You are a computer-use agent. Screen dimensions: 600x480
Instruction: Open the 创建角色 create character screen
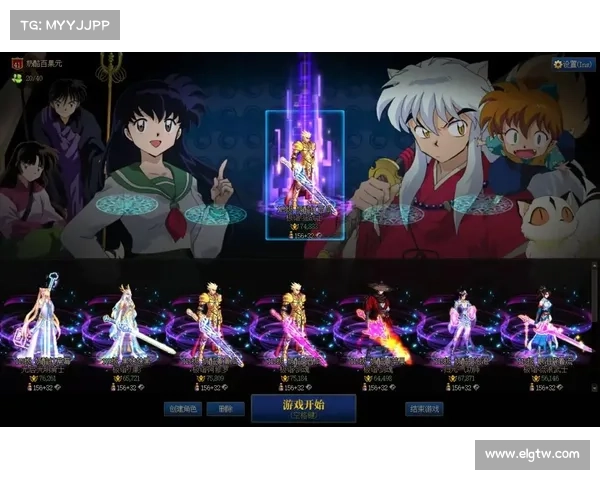coord(186,408)
